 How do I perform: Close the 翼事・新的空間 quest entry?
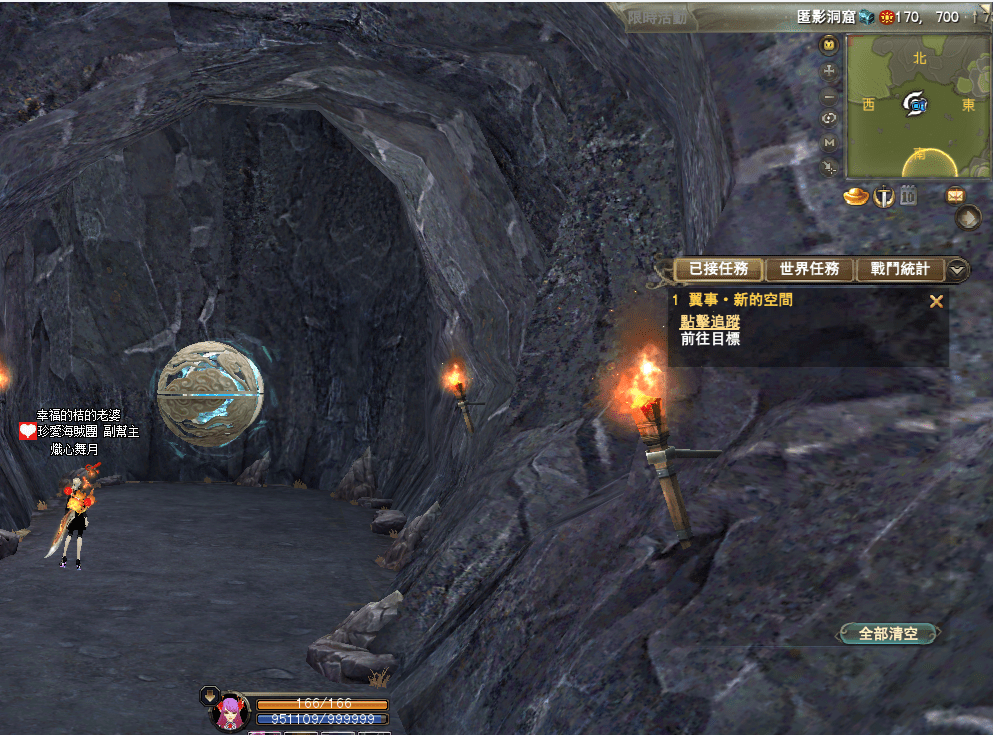pos(936,301)
